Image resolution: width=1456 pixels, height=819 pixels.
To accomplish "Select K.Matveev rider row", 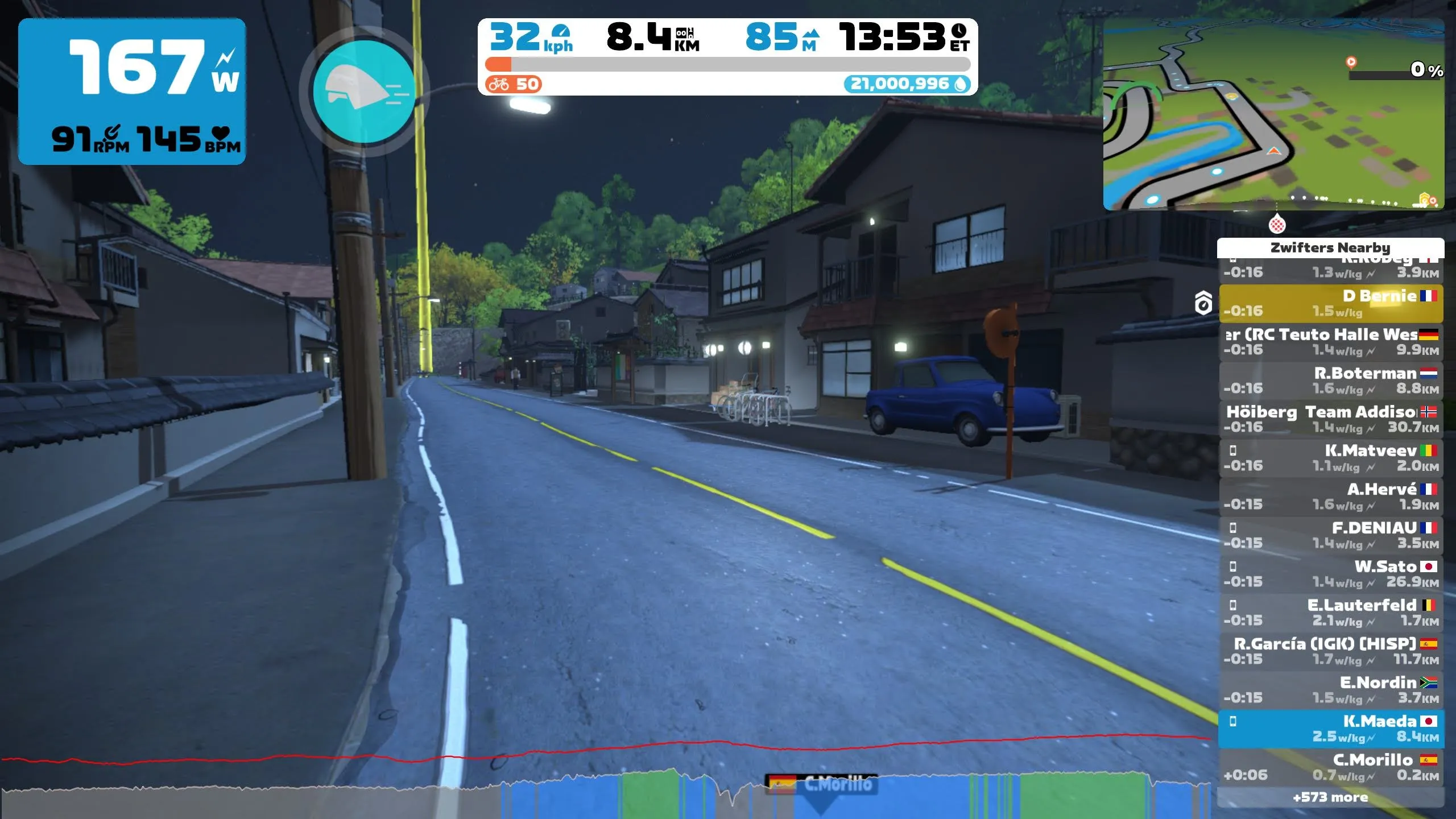I will (x=1330, y=458).
